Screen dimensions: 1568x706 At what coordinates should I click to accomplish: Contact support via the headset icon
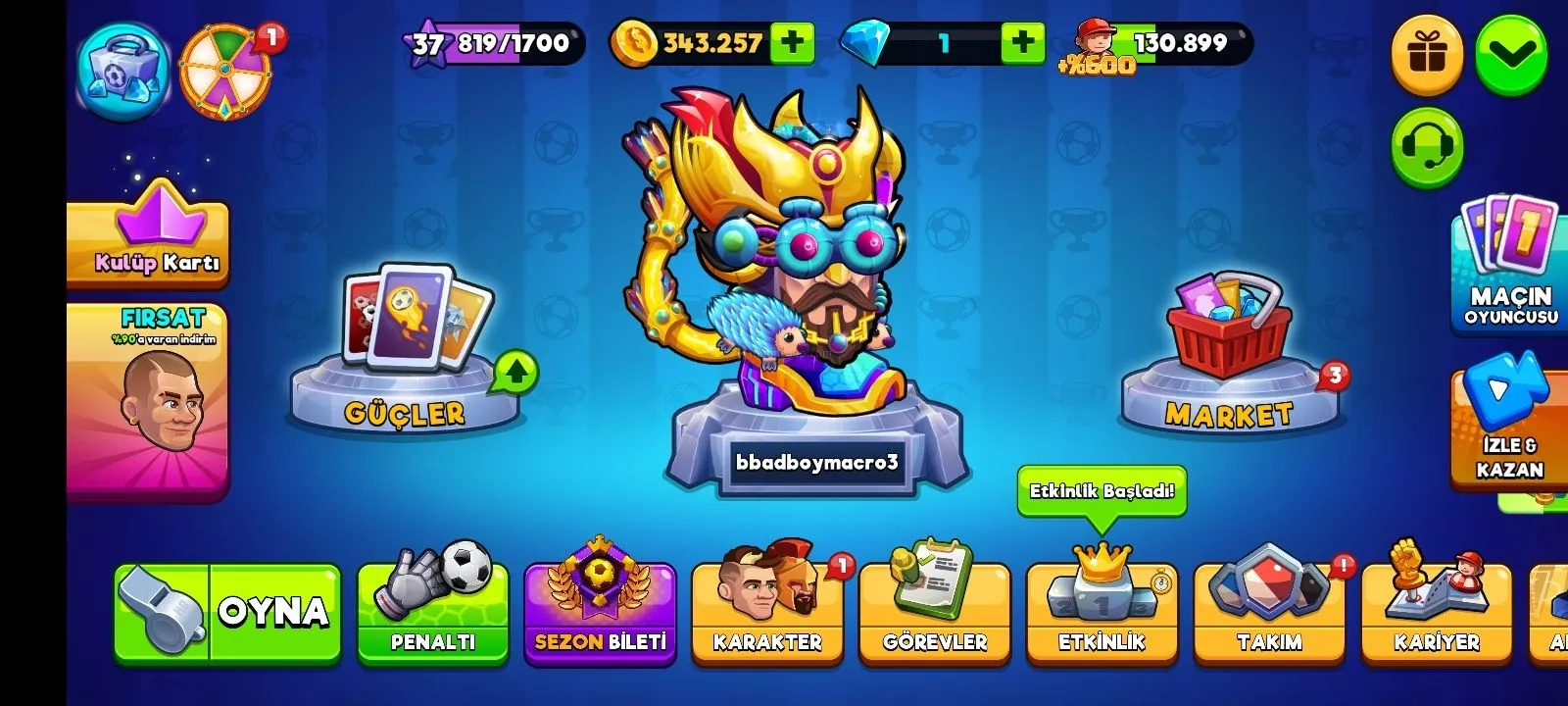(x=1427, y=147)
